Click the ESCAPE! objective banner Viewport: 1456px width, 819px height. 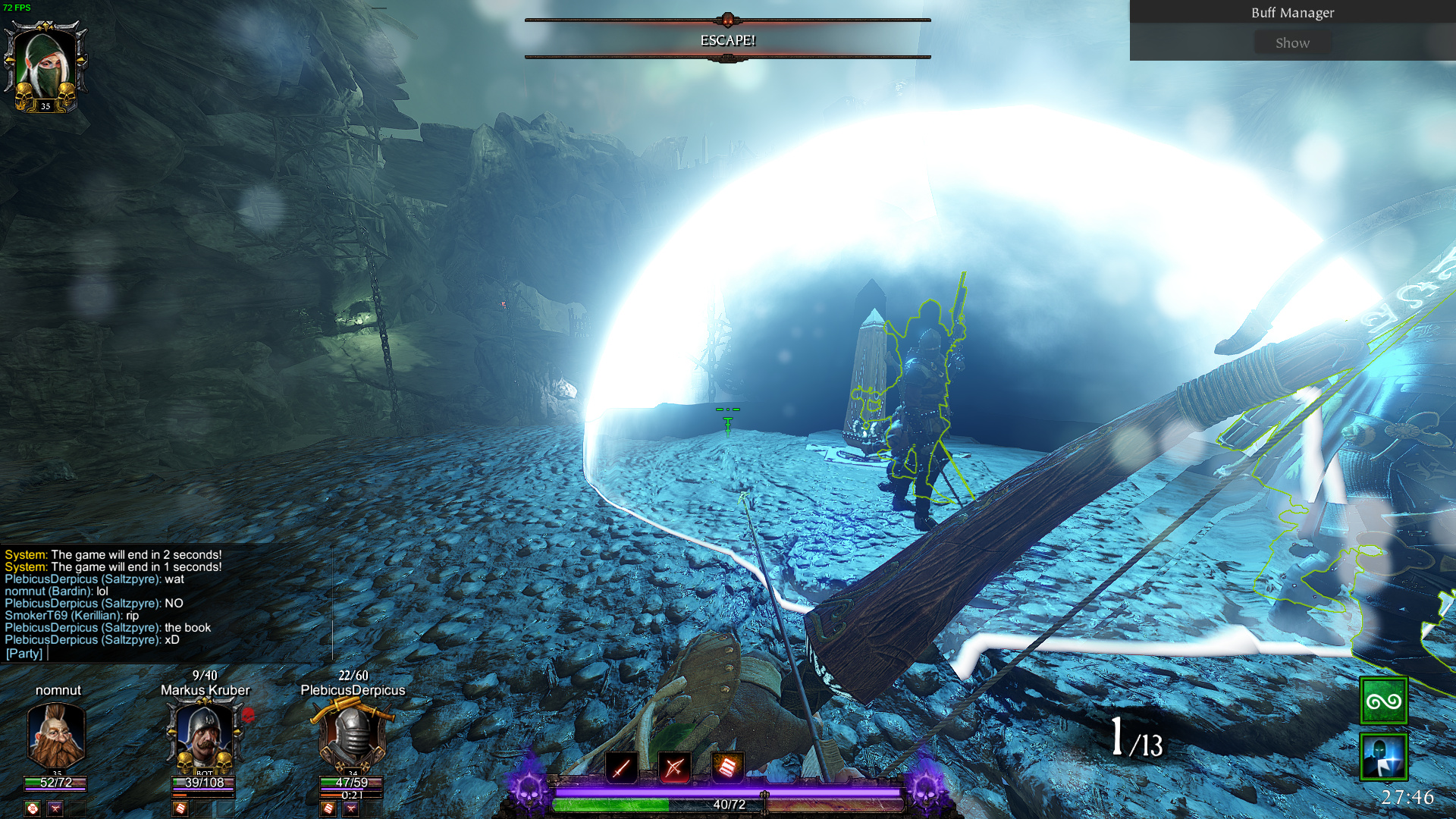727,40
